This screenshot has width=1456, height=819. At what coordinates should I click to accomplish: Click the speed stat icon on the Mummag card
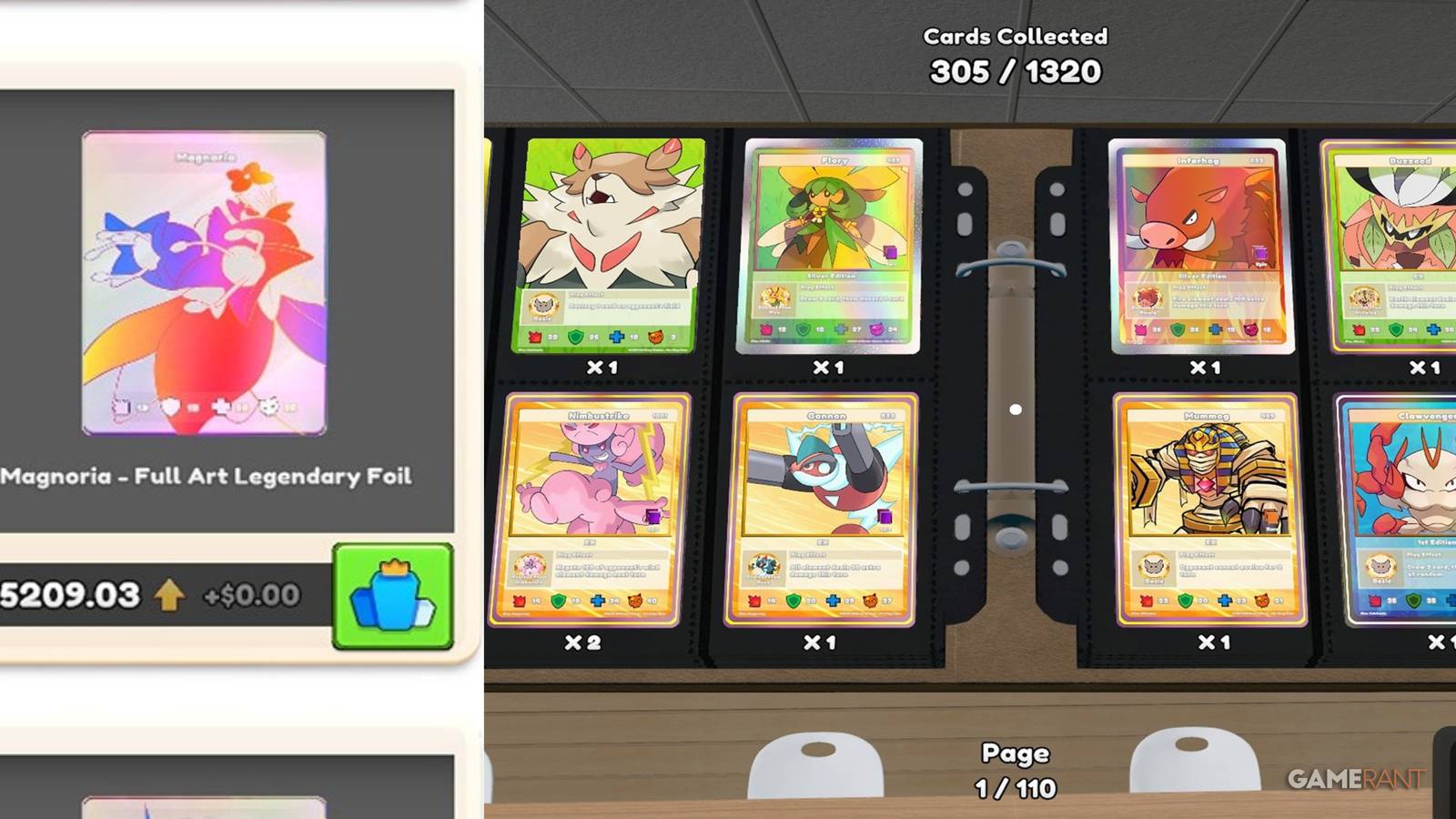1263,601
